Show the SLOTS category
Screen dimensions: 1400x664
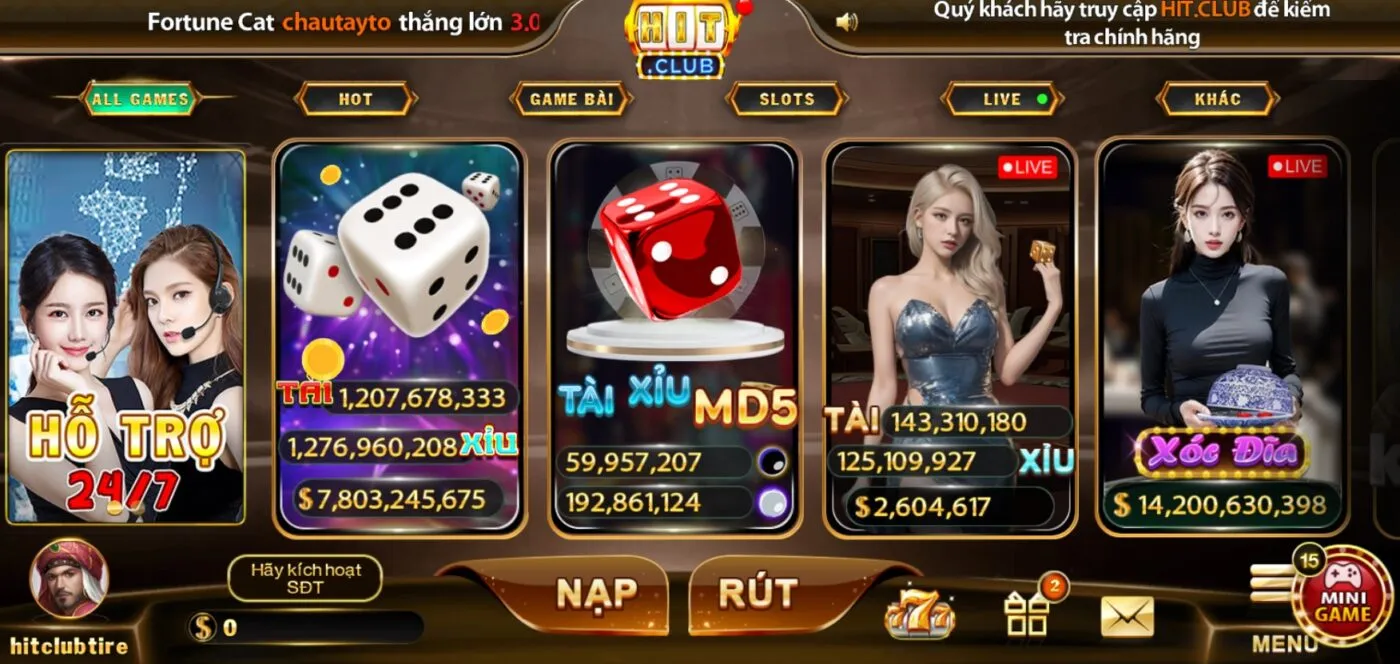(787, 99)
